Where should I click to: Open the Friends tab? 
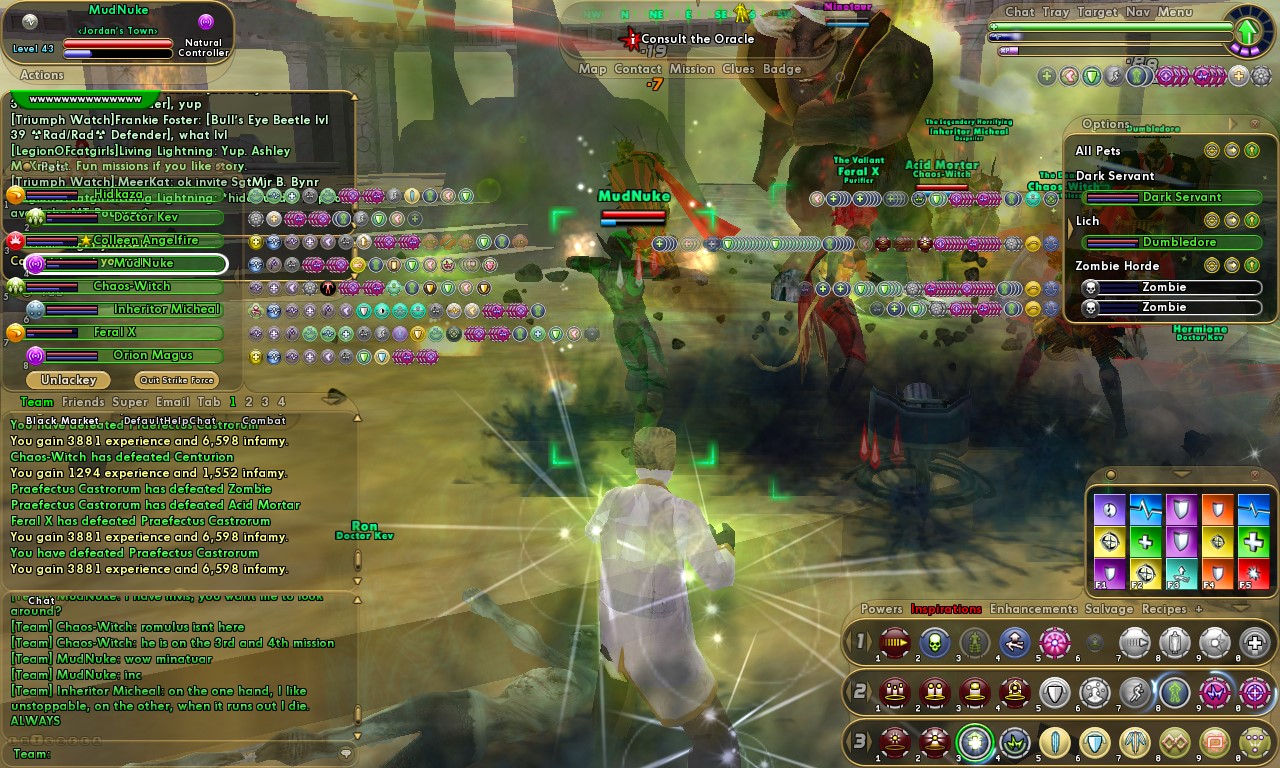pos(83,402)
